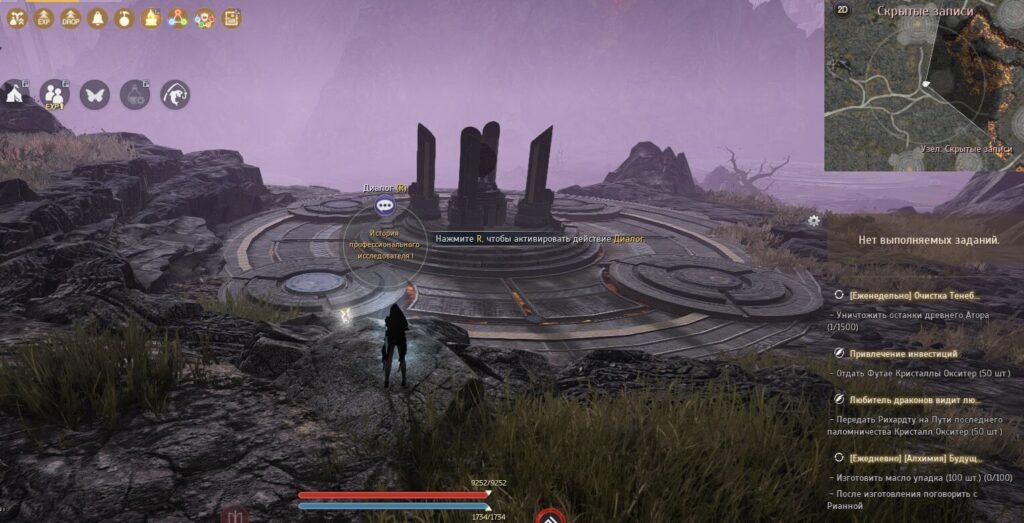Click the potion flask round icon

click(x=135, y=94)
